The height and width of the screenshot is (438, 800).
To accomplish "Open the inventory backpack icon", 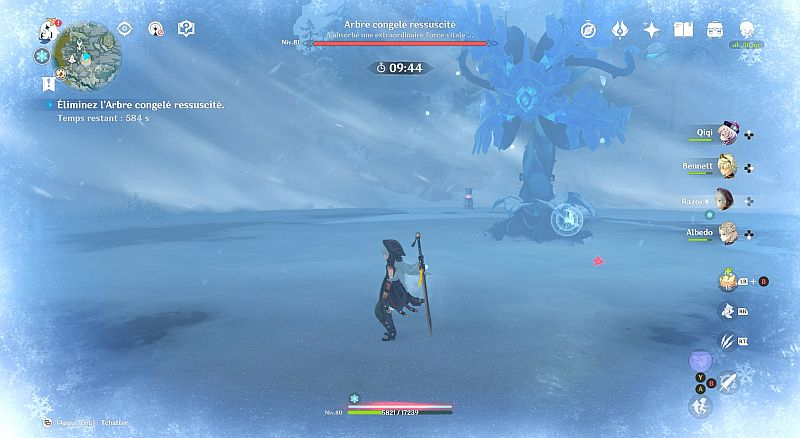I will pyautogui.click(x=715, y=30).
